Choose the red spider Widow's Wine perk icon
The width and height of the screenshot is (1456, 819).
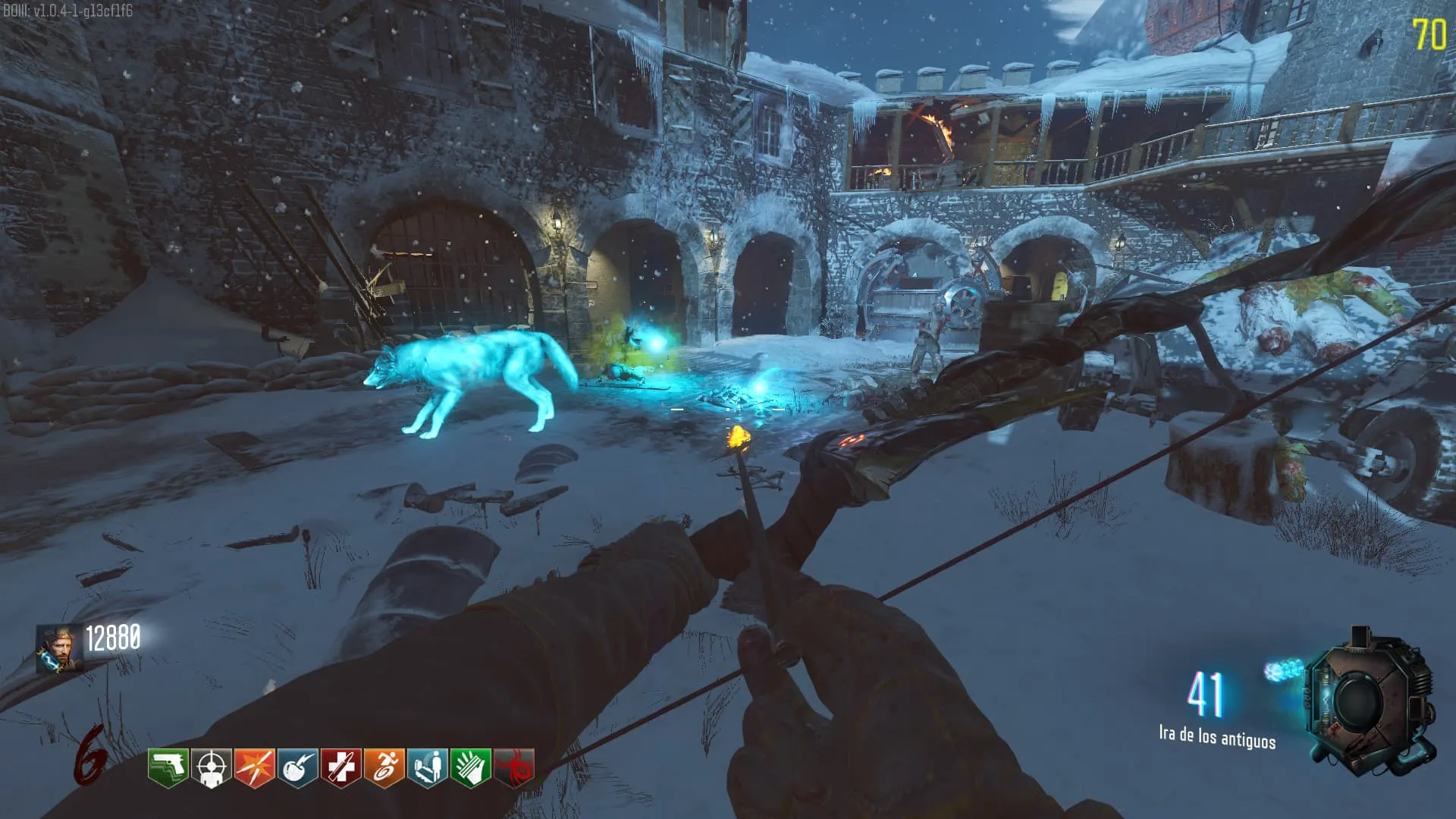point(513,767)
